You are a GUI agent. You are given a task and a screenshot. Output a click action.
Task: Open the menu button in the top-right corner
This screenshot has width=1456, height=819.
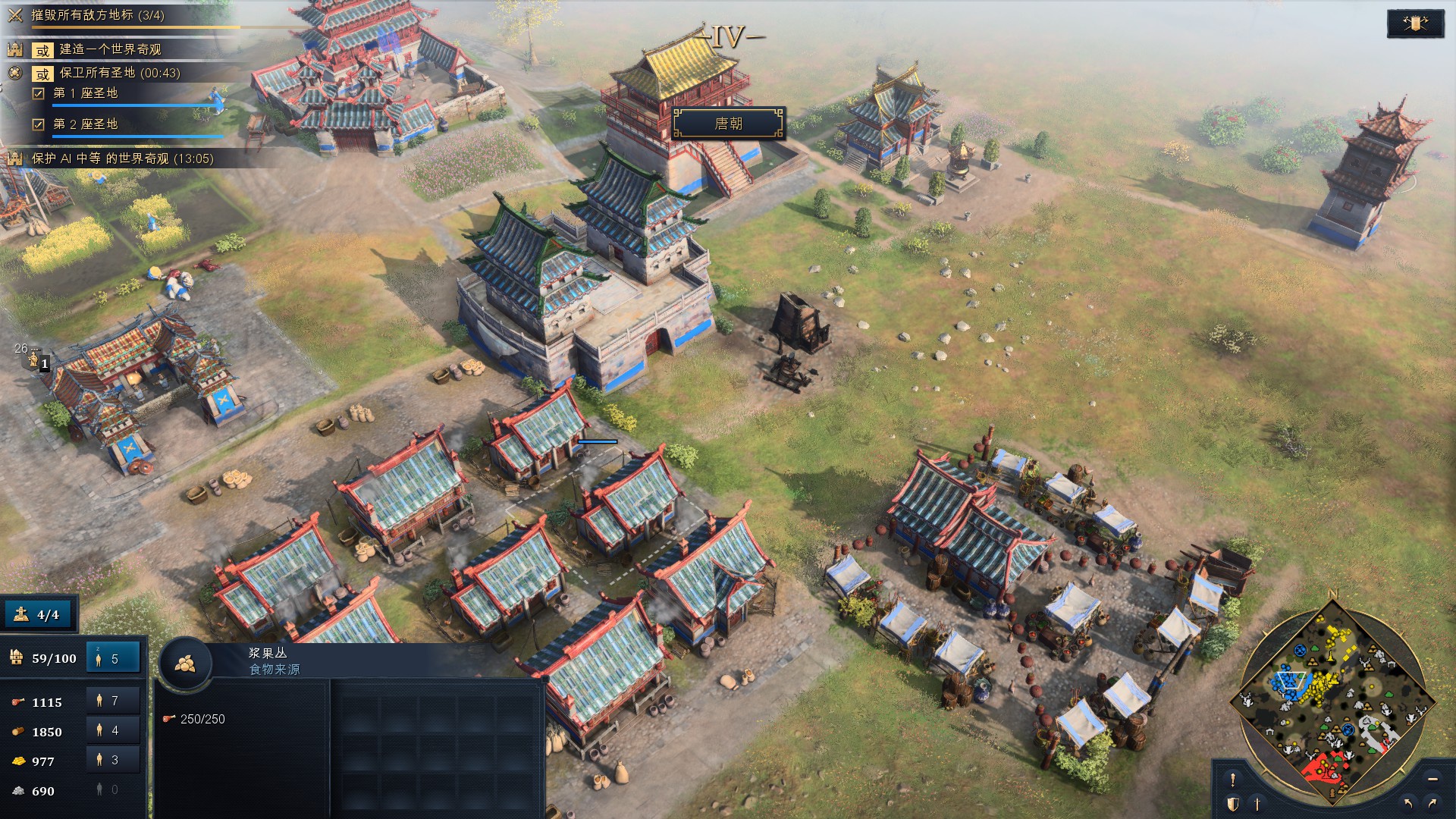(1414, 24)
